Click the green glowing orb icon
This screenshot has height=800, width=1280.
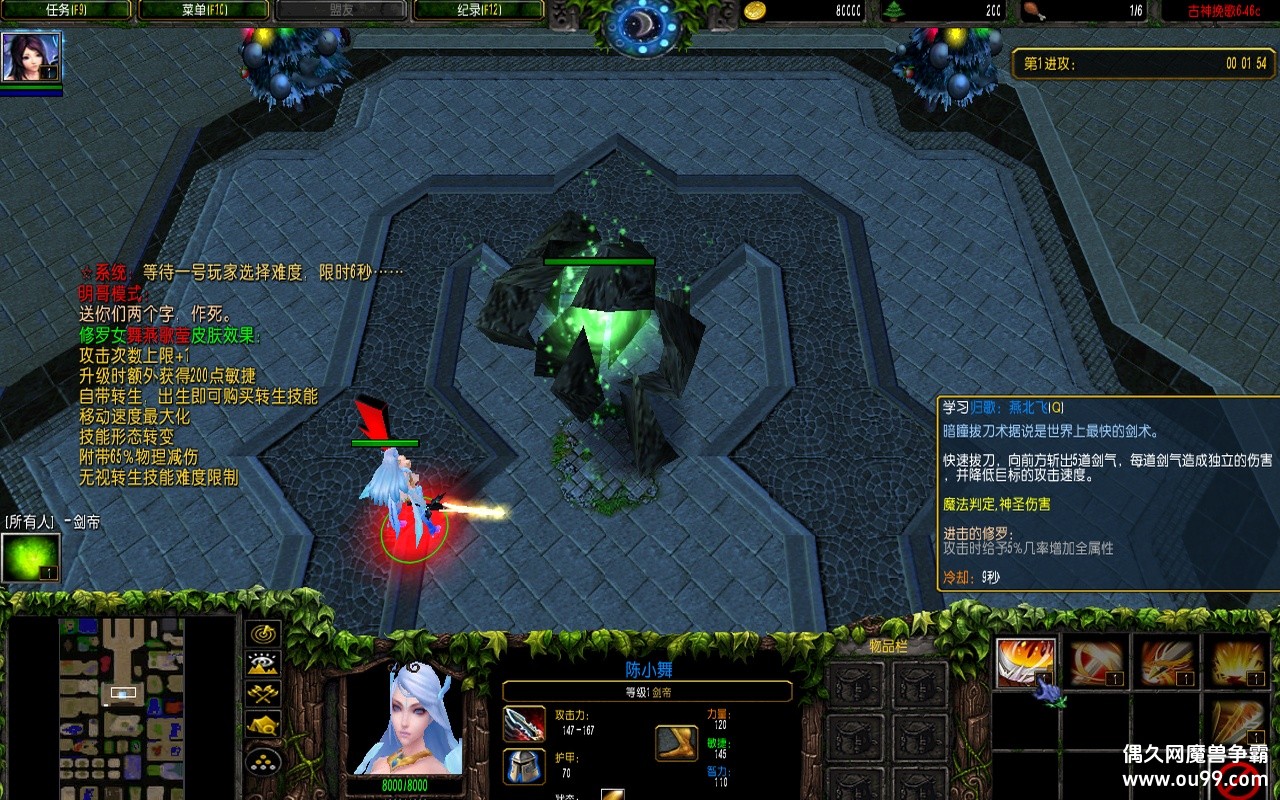(x=31, y=557)
